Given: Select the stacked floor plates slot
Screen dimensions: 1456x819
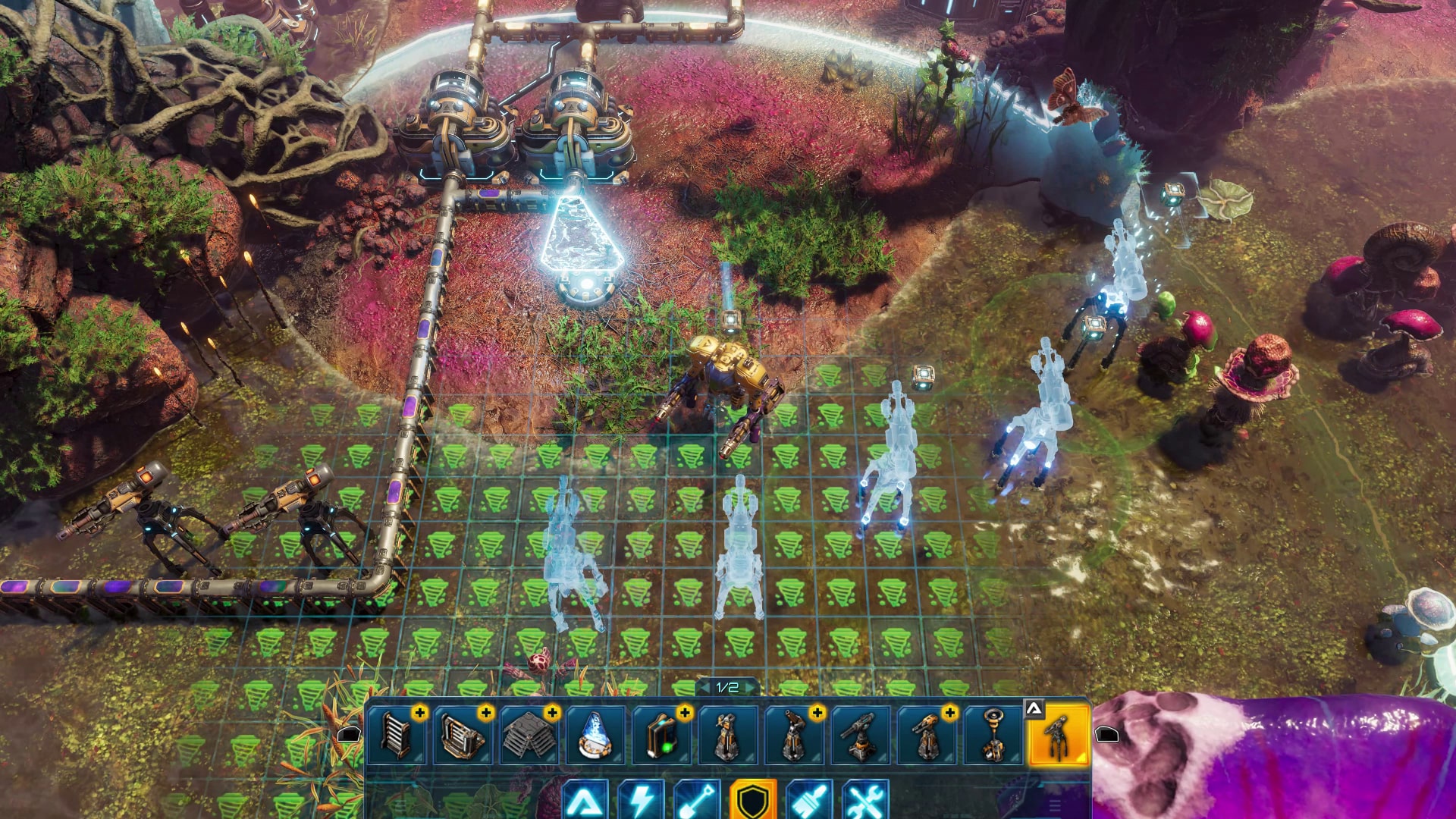Looking at the screenshot, I should pos(529,734).
